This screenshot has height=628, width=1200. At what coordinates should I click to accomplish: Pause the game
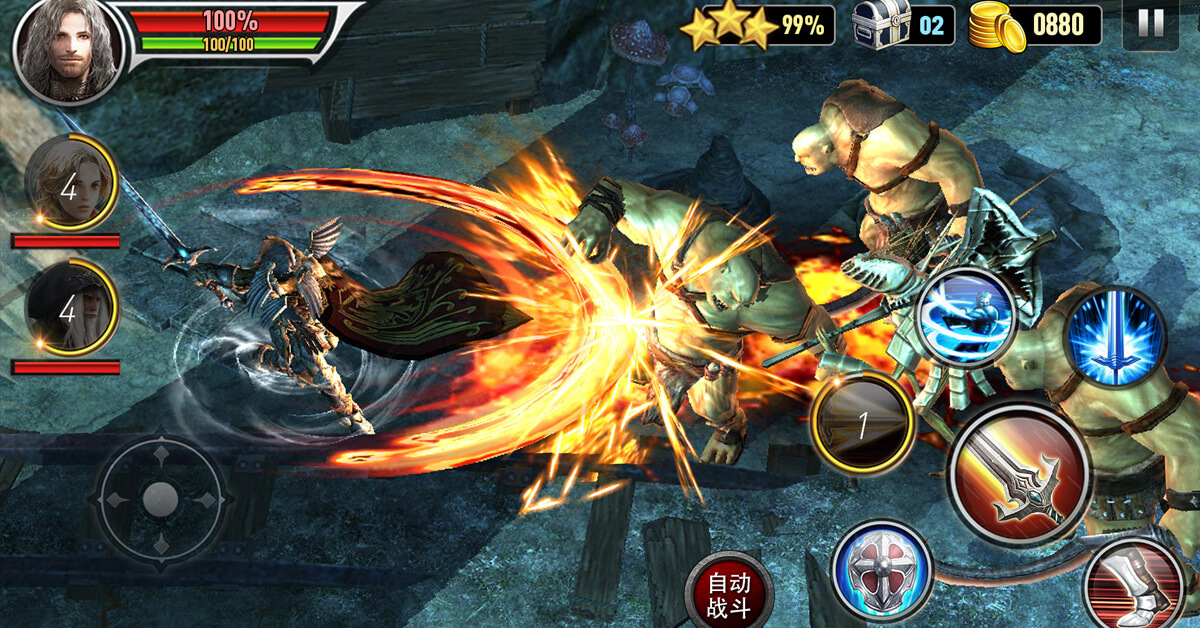[1151, 25]
